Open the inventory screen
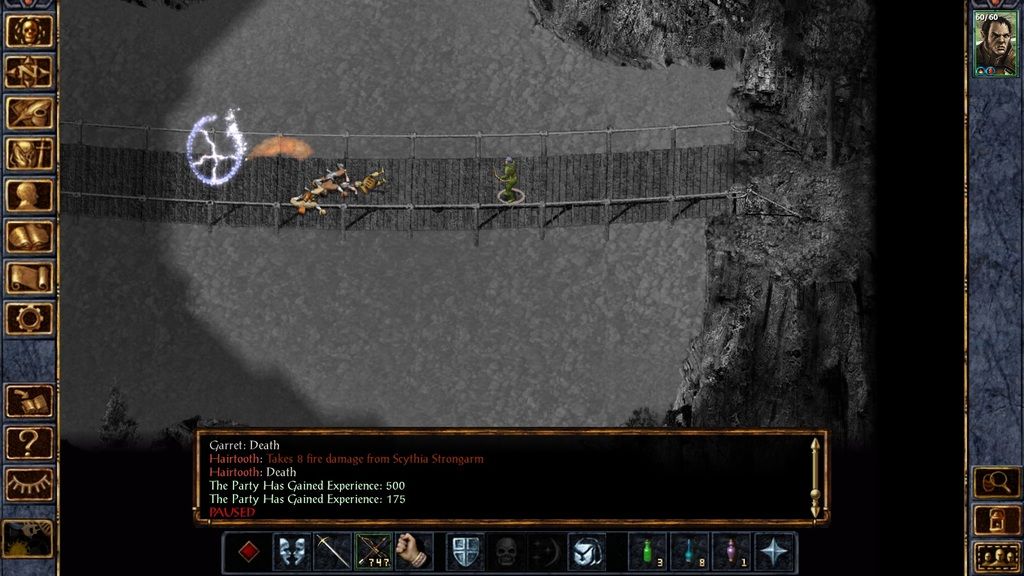 [x=30, y=154]
